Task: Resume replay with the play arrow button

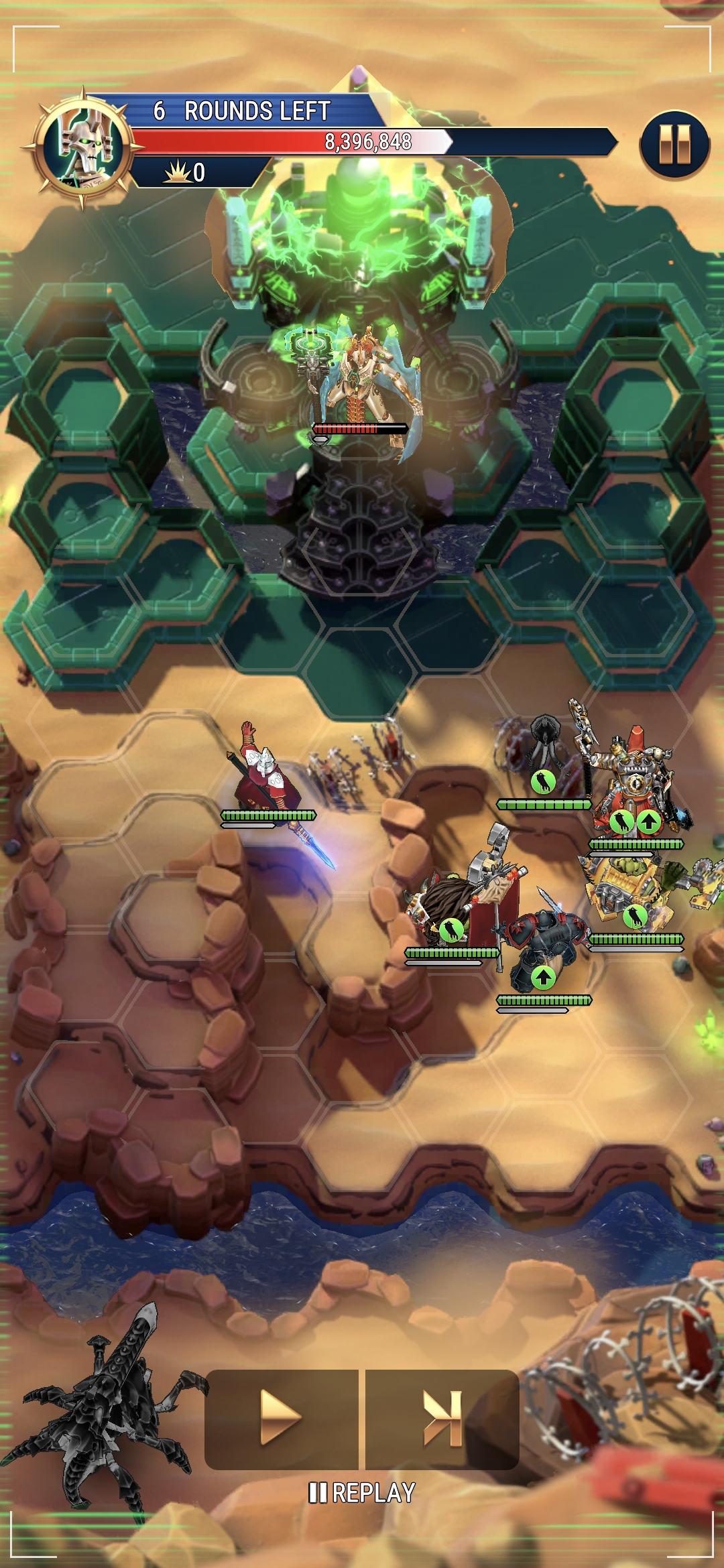Action: click(281, 1419)
